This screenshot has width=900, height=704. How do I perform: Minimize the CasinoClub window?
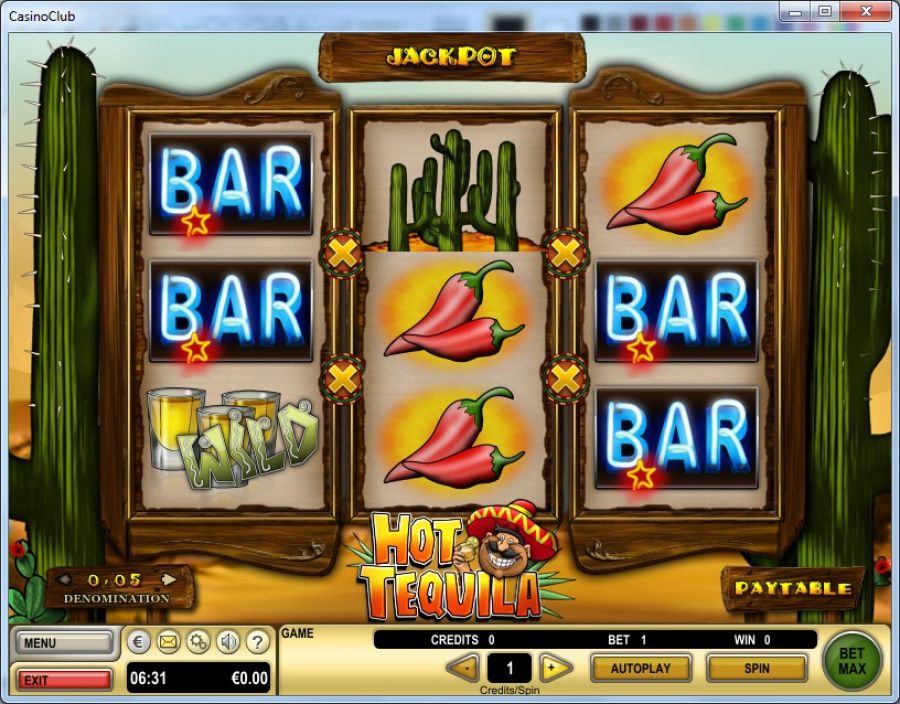tap(796, 11)
